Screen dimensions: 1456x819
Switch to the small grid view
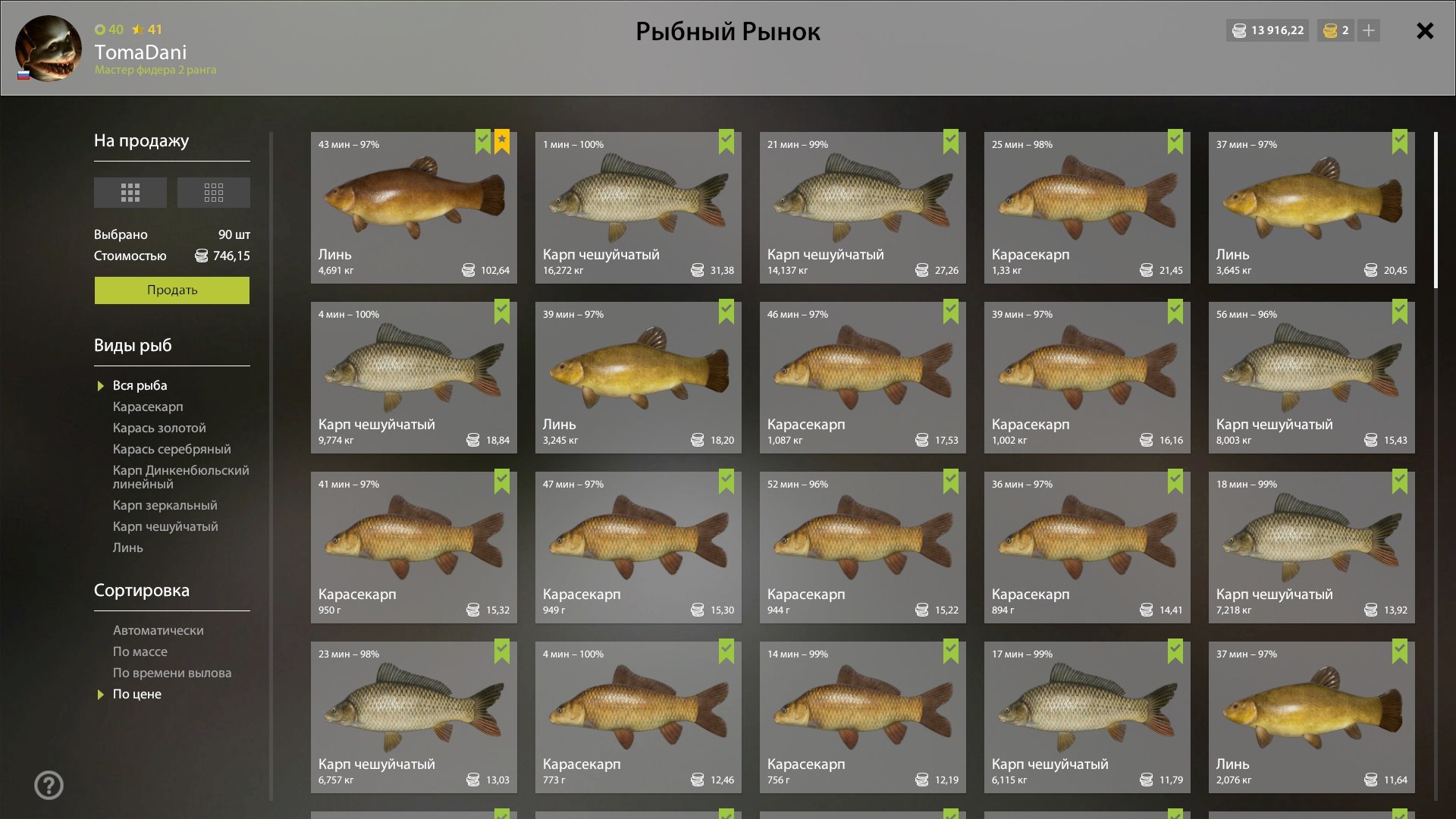click(x=213, y=193)
